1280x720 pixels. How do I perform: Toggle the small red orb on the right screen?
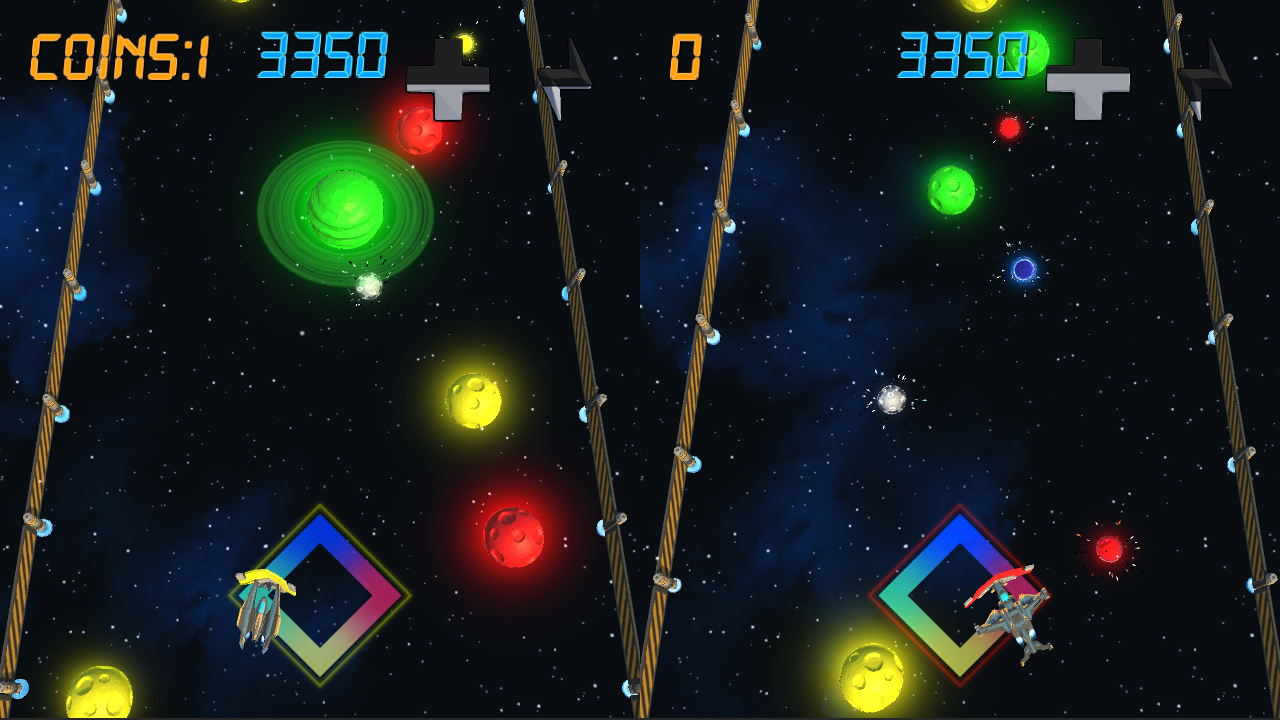tap(1008, 128)
